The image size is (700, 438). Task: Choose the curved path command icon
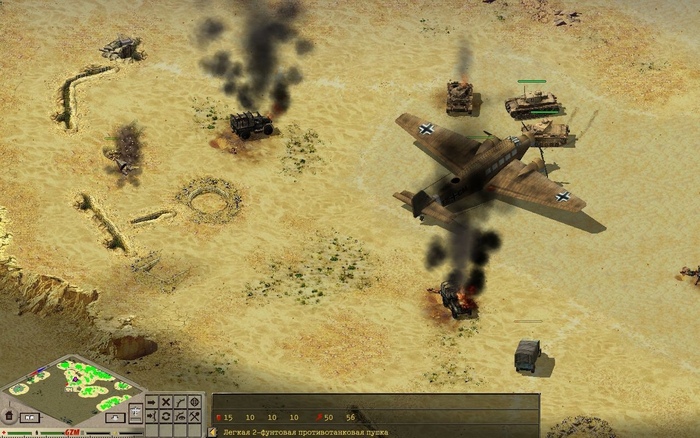(x=180, y=402)
